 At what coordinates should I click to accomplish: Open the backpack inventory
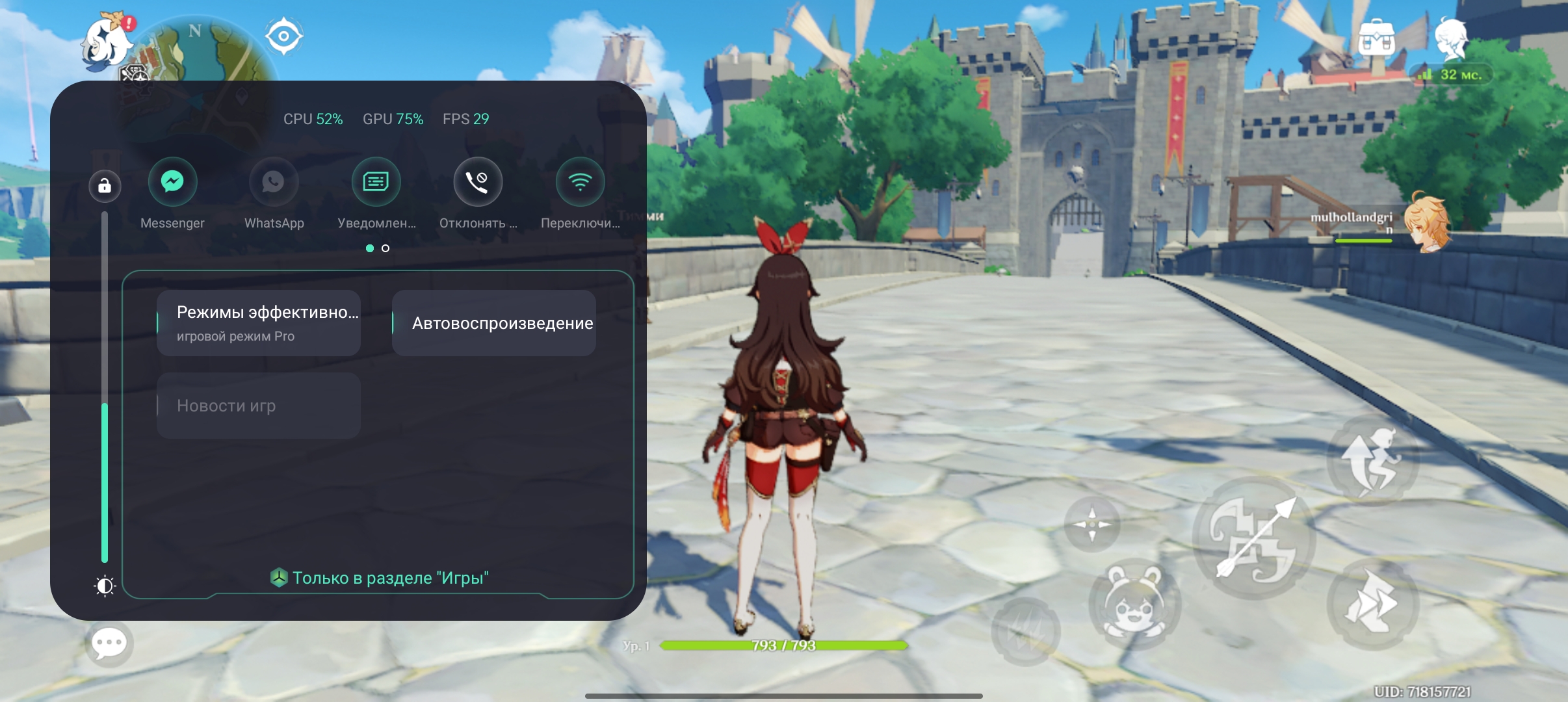coord(1376,39)
